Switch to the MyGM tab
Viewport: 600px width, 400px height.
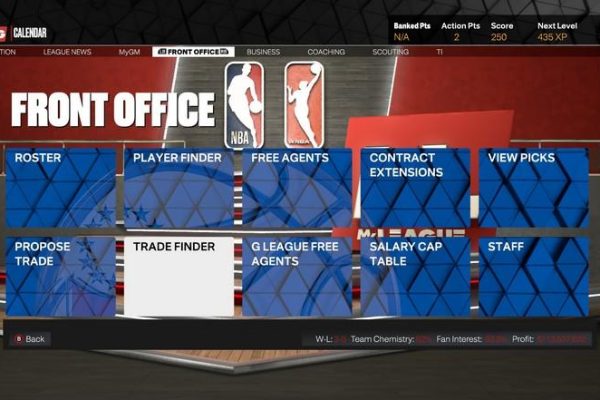129,51
